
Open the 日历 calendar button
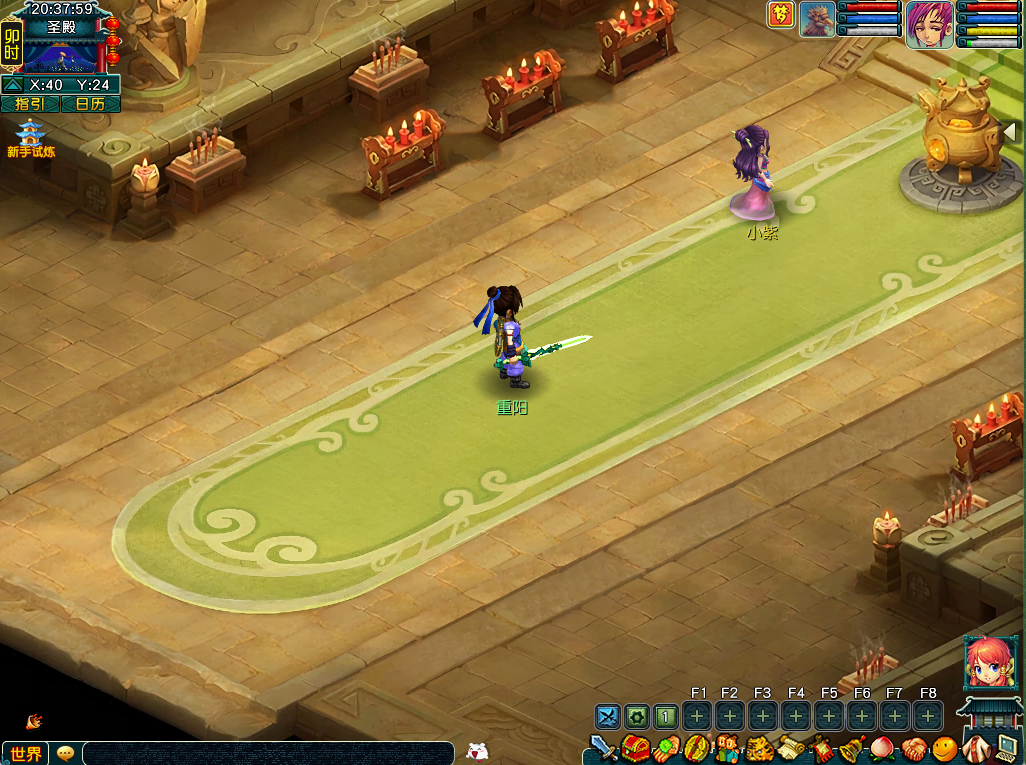coord(91,104)
